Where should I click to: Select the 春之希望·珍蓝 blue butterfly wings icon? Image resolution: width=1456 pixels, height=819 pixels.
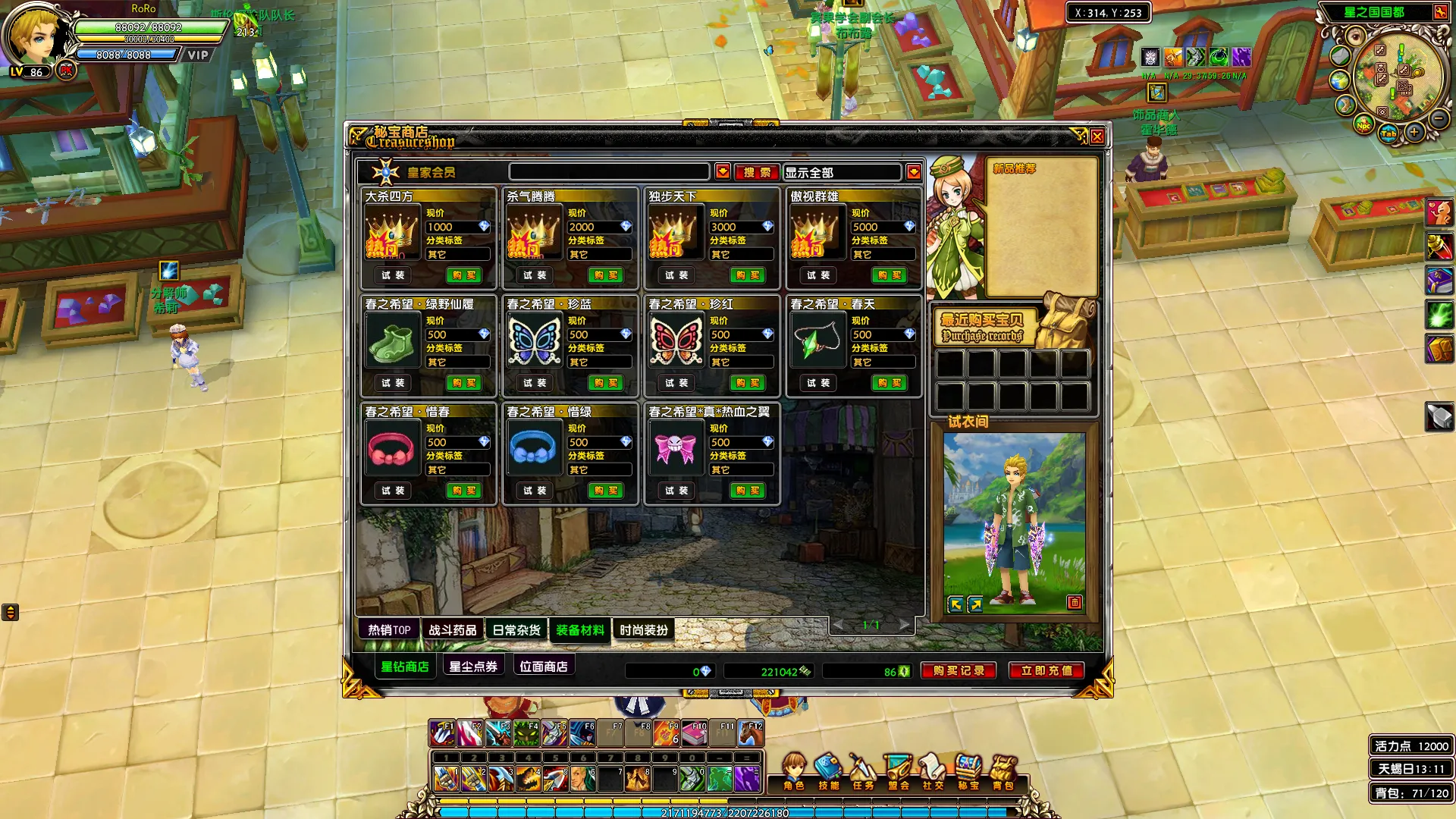(x=535, y=340)
